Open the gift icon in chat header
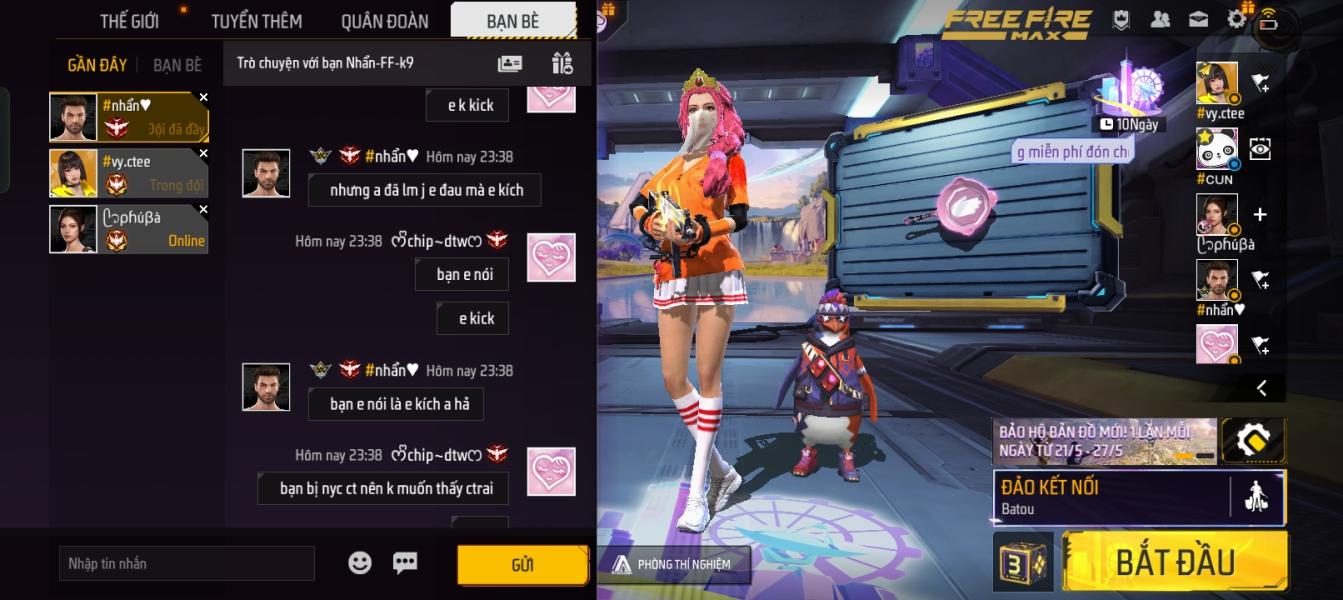 pos(562,63)
